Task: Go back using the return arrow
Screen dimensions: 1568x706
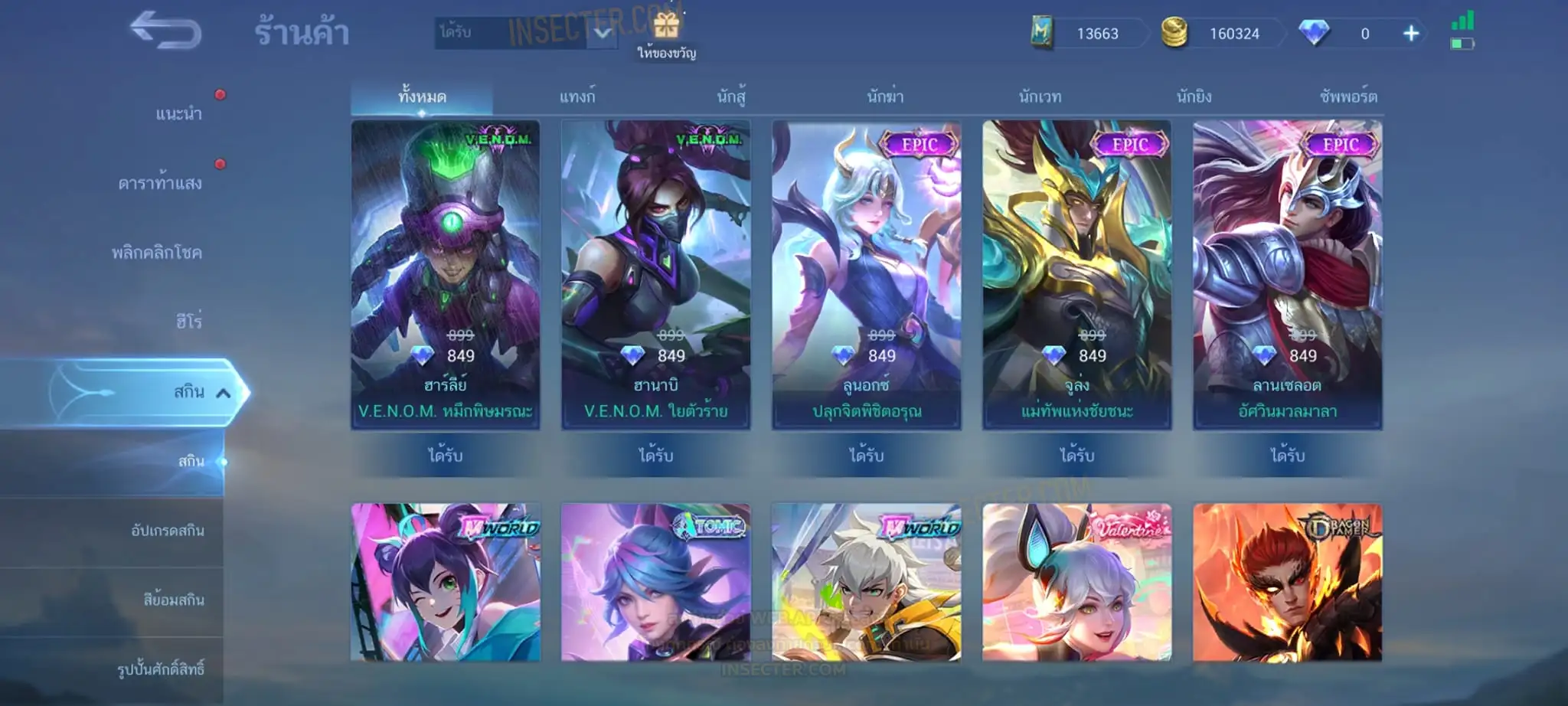Action: pos(165,32)
